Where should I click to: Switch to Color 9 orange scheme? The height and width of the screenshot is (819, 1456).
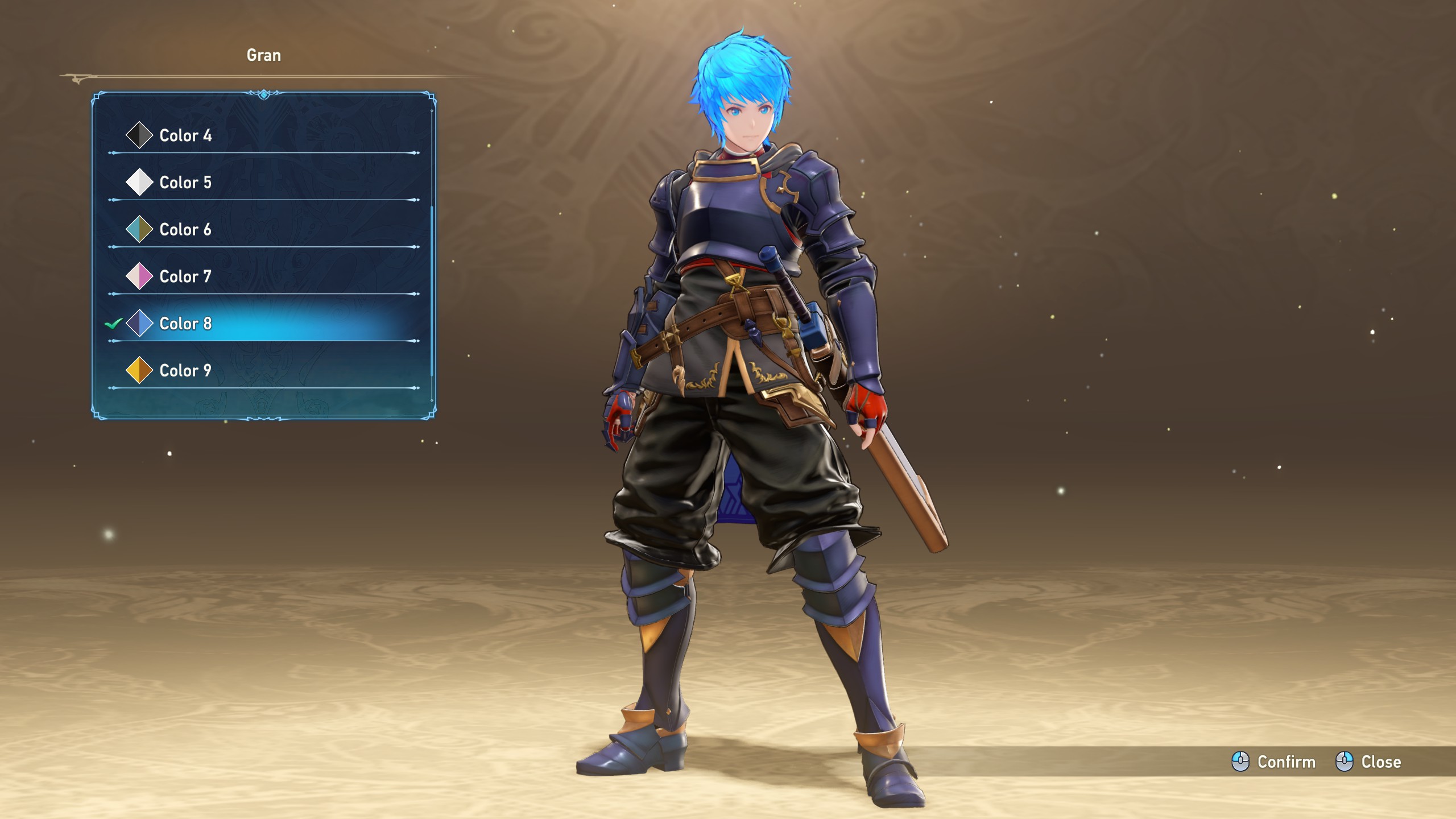(185, 371)
